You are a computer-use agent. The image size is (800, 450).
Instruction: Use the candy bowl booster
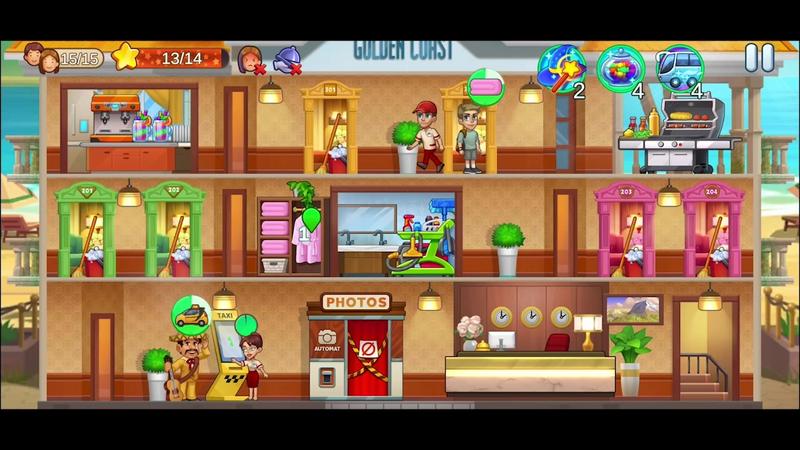(x=620, y=68)
